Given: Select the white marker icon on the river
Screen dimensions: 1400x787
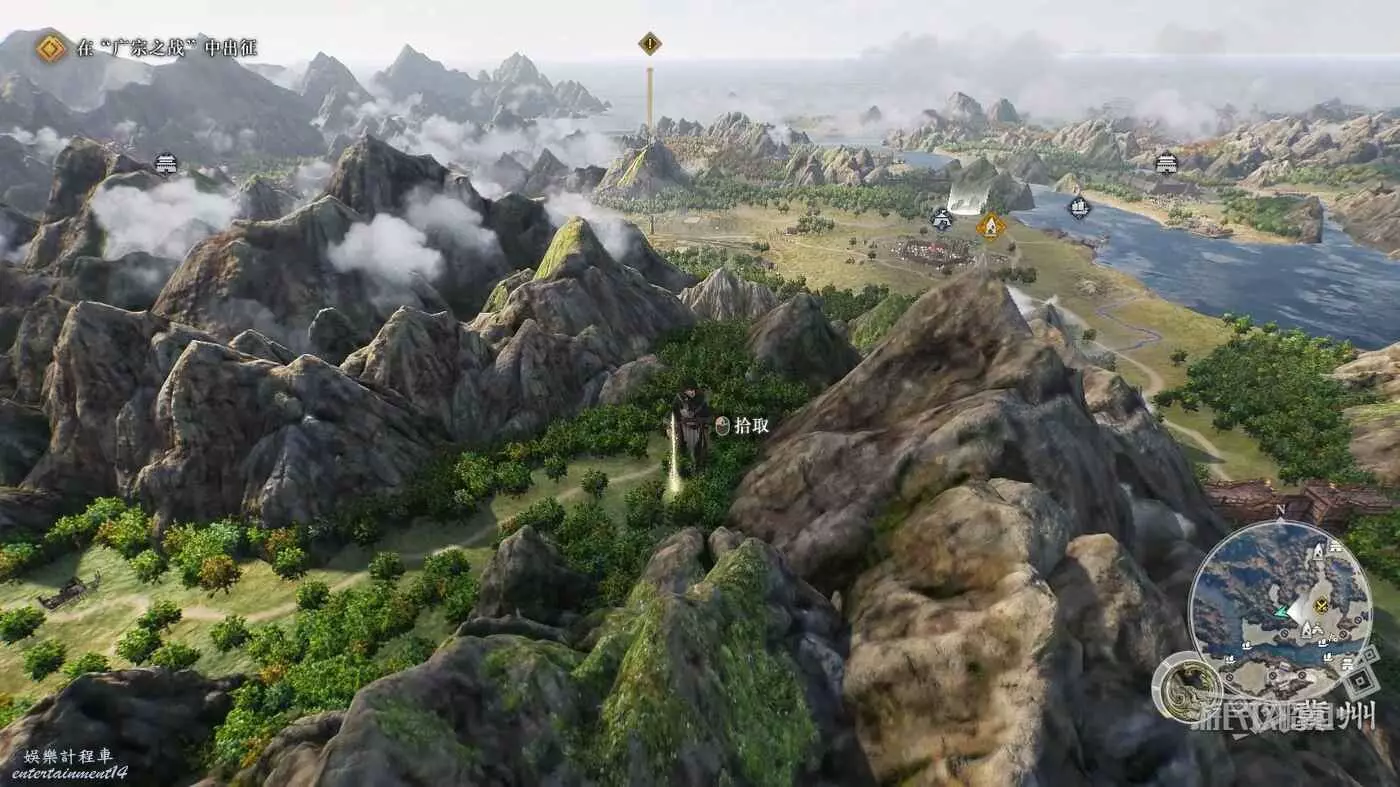Looking at the screenshot, I should pyautogui.click(x=1078, y=208).
